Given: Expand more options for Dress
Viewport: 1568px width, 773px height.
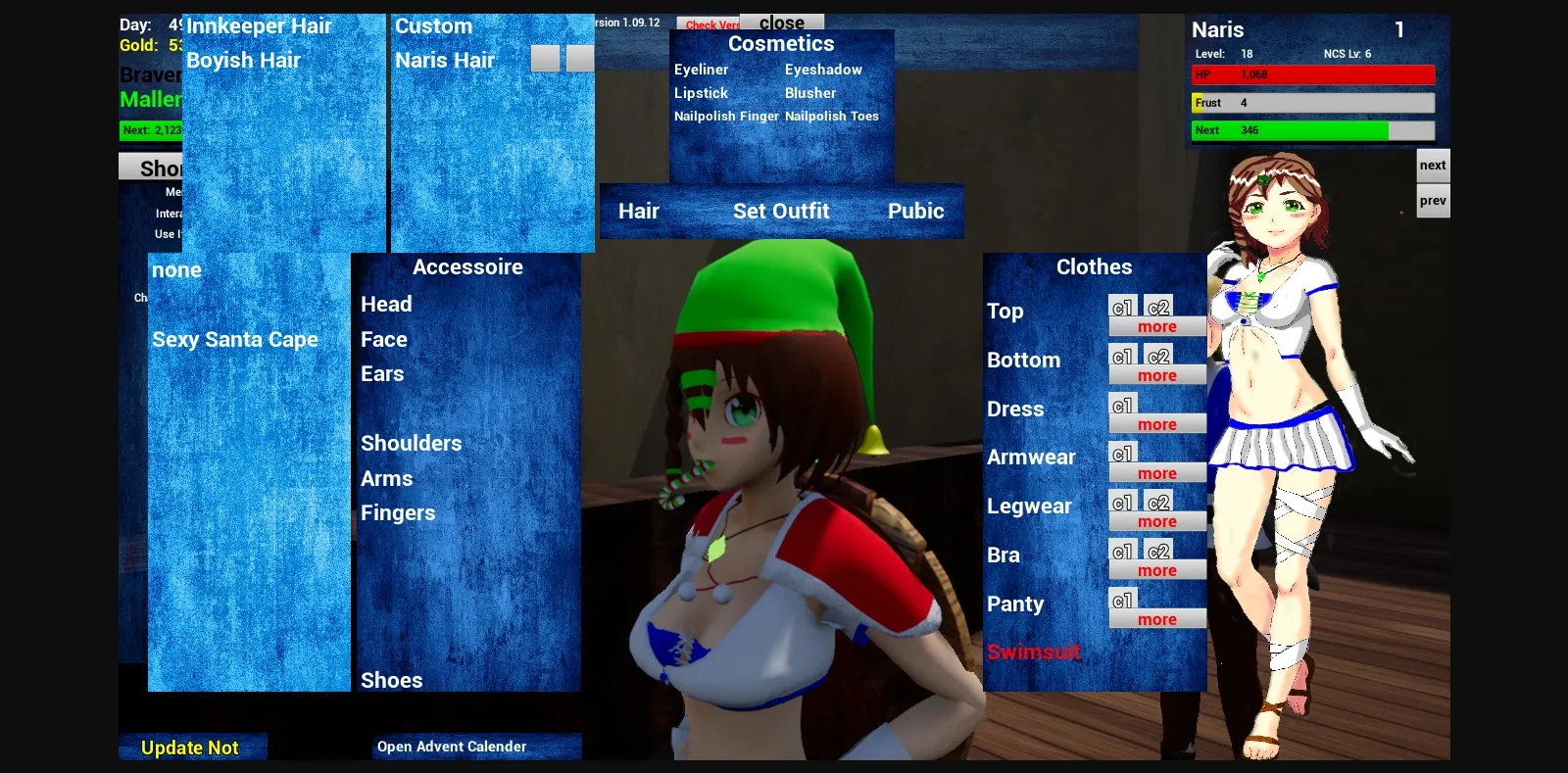Looking at the screenshot, I should (1156, 424).
